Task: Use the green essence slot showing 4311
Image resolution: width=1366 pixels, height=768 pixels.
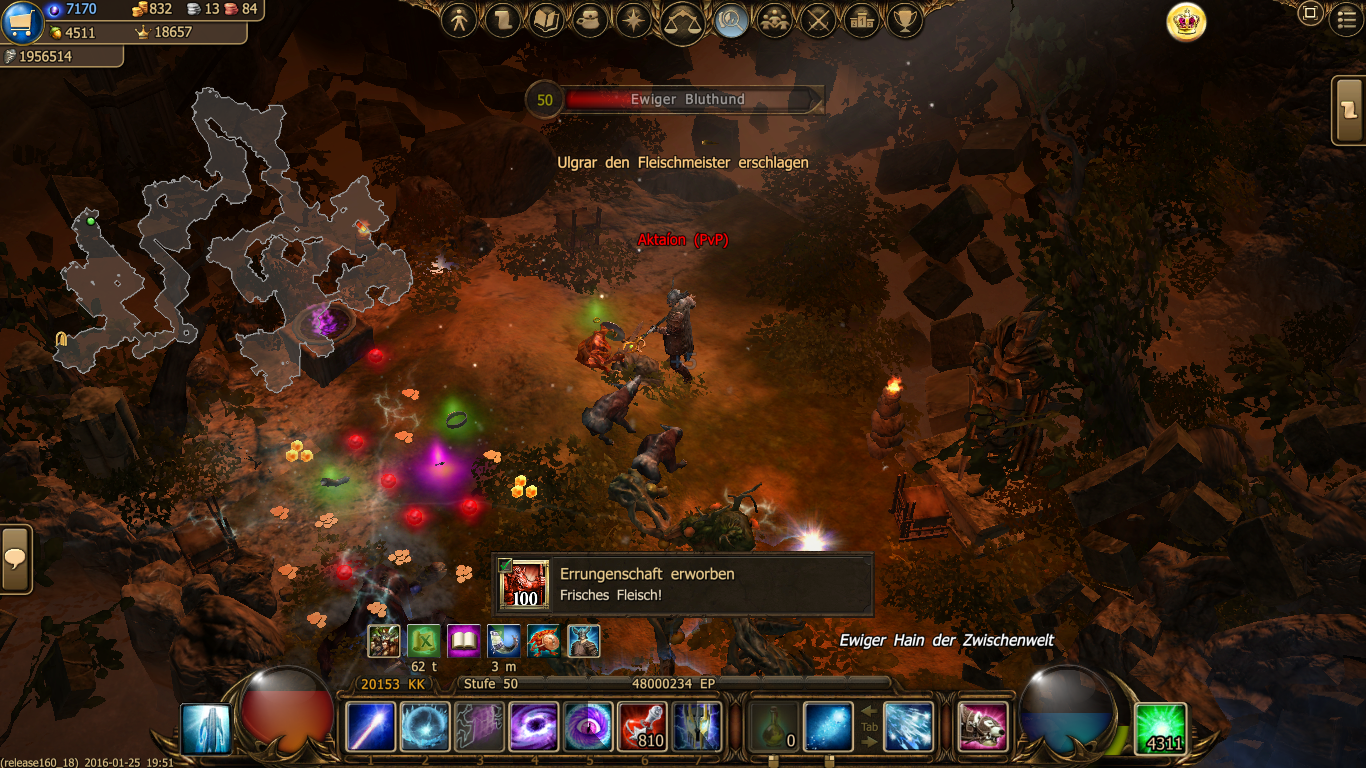Action: coord(1161,728)
